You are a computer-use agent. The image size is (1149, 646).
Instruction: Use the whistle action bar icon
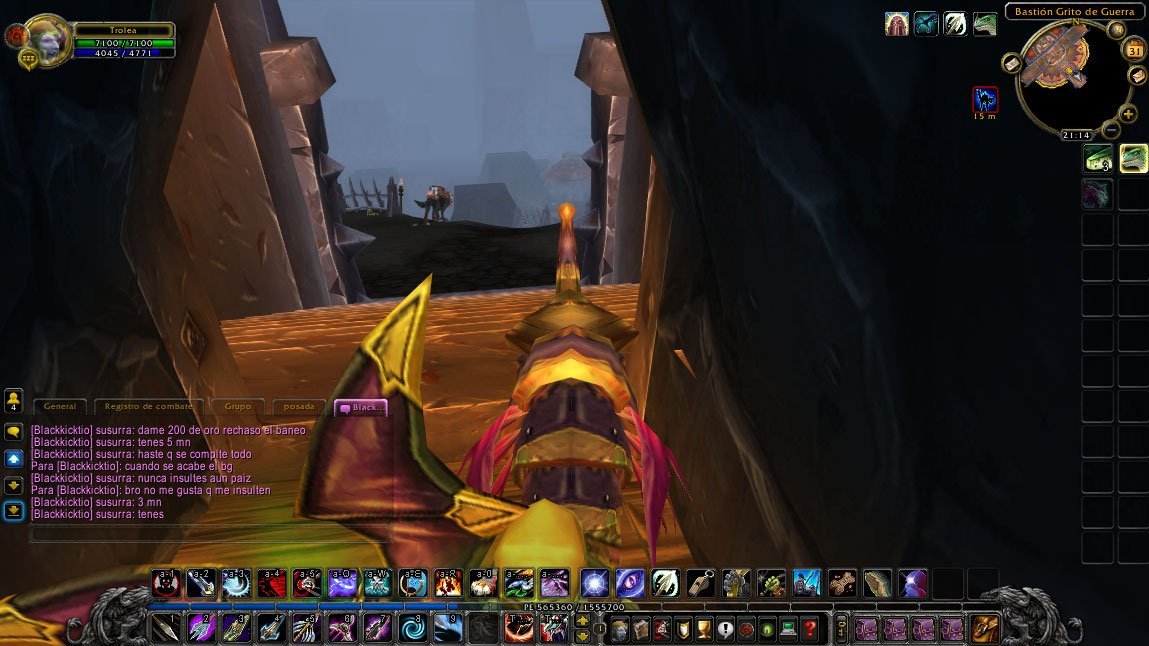[x=701, y=583]
